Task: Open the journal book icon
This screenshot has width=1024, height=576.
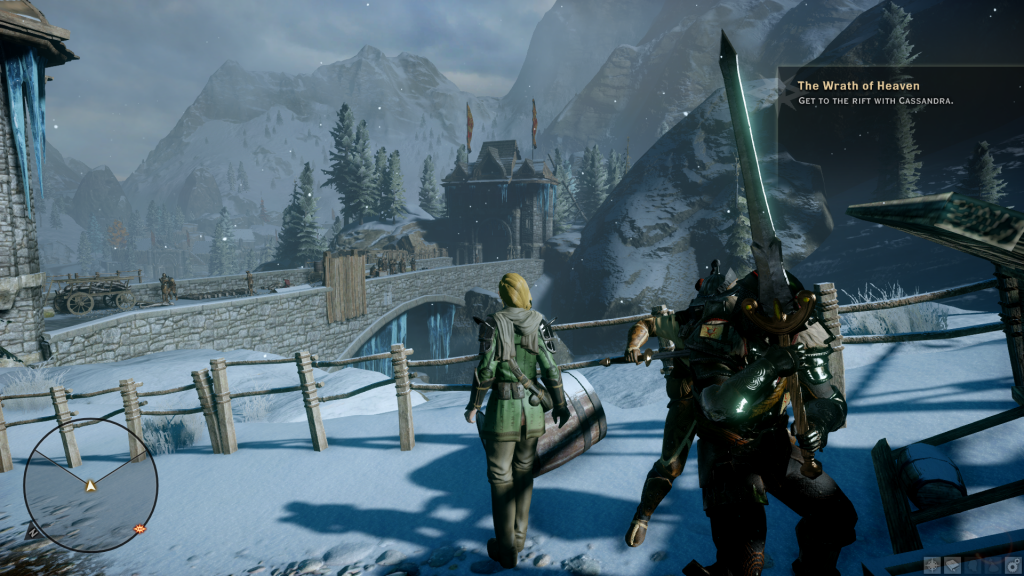Action: point(952,565)
